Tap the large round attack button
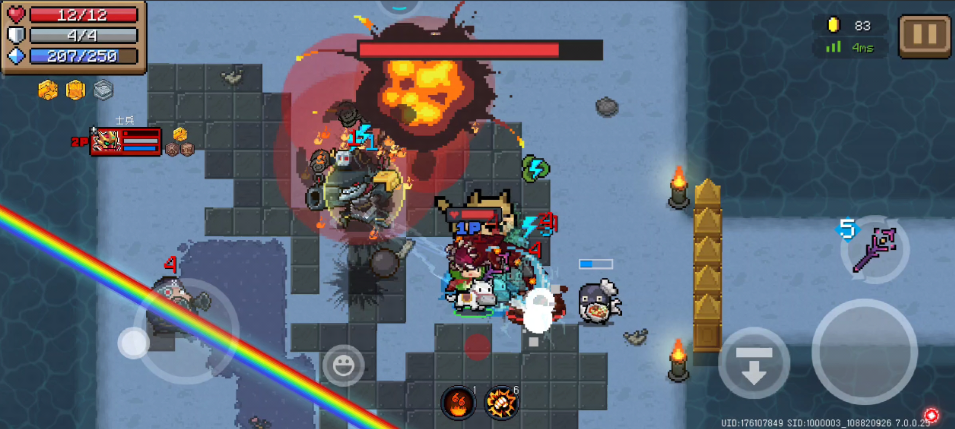 tap(865, 351)
